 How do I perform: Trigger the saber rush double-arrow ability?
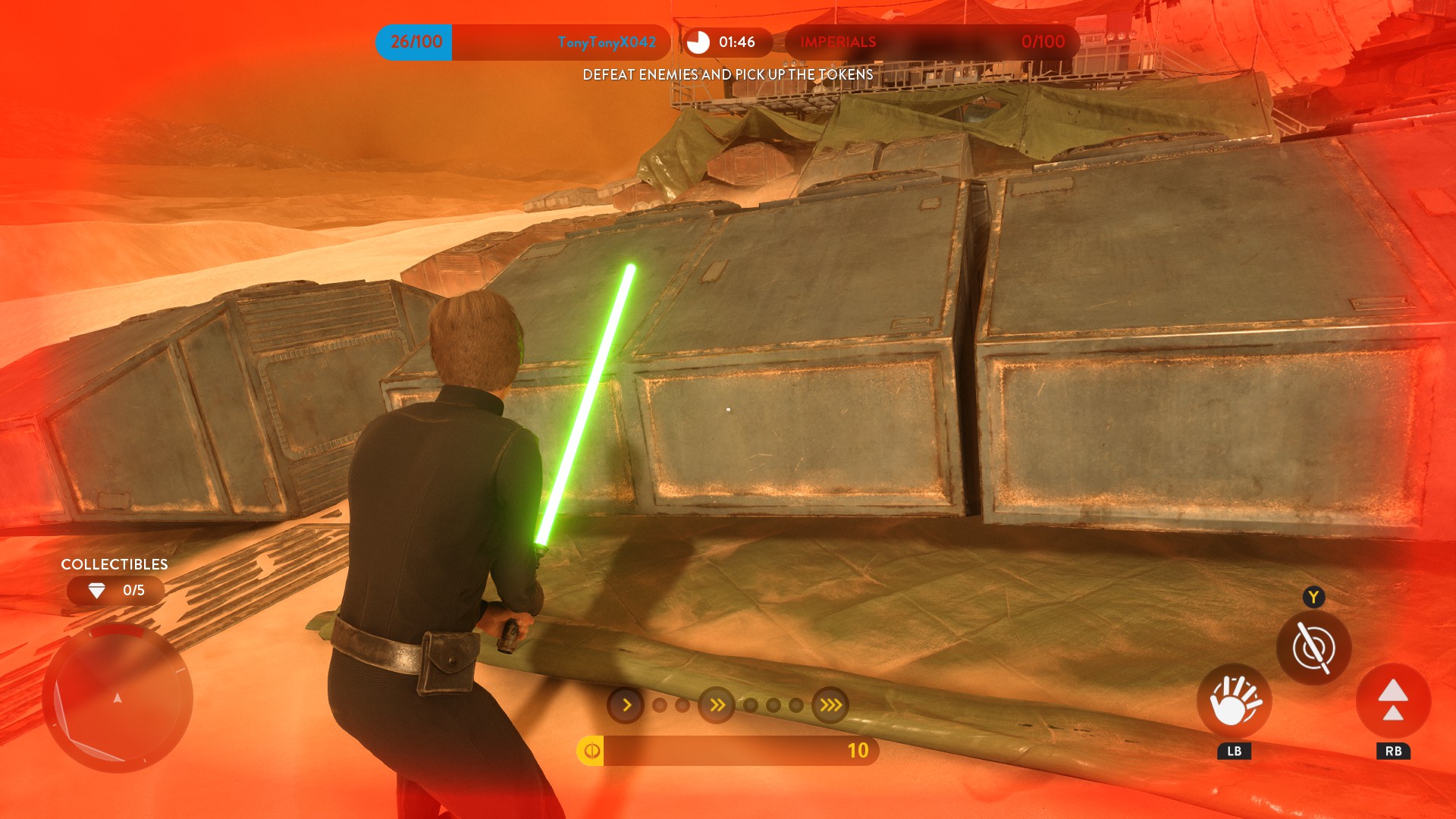tap(1393, 701)
